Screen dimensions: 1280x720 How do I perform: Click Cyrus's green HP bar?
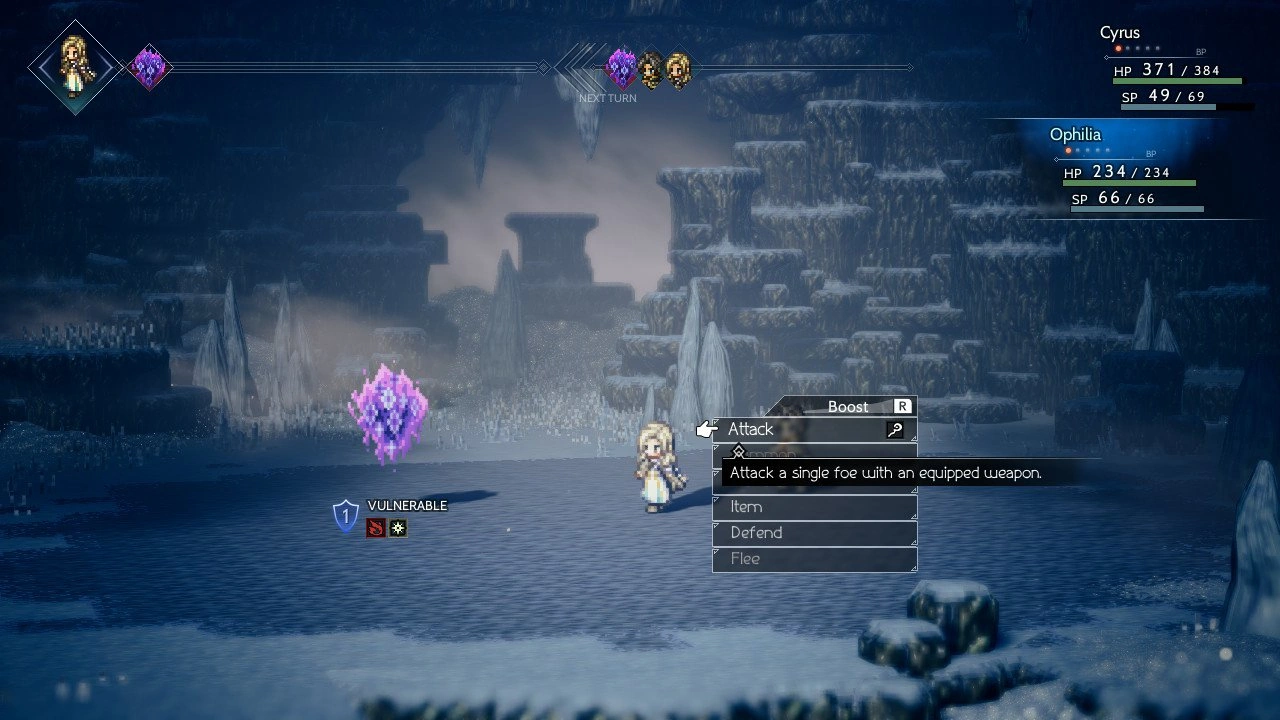pyautogui.click(x=1176, y=81)
